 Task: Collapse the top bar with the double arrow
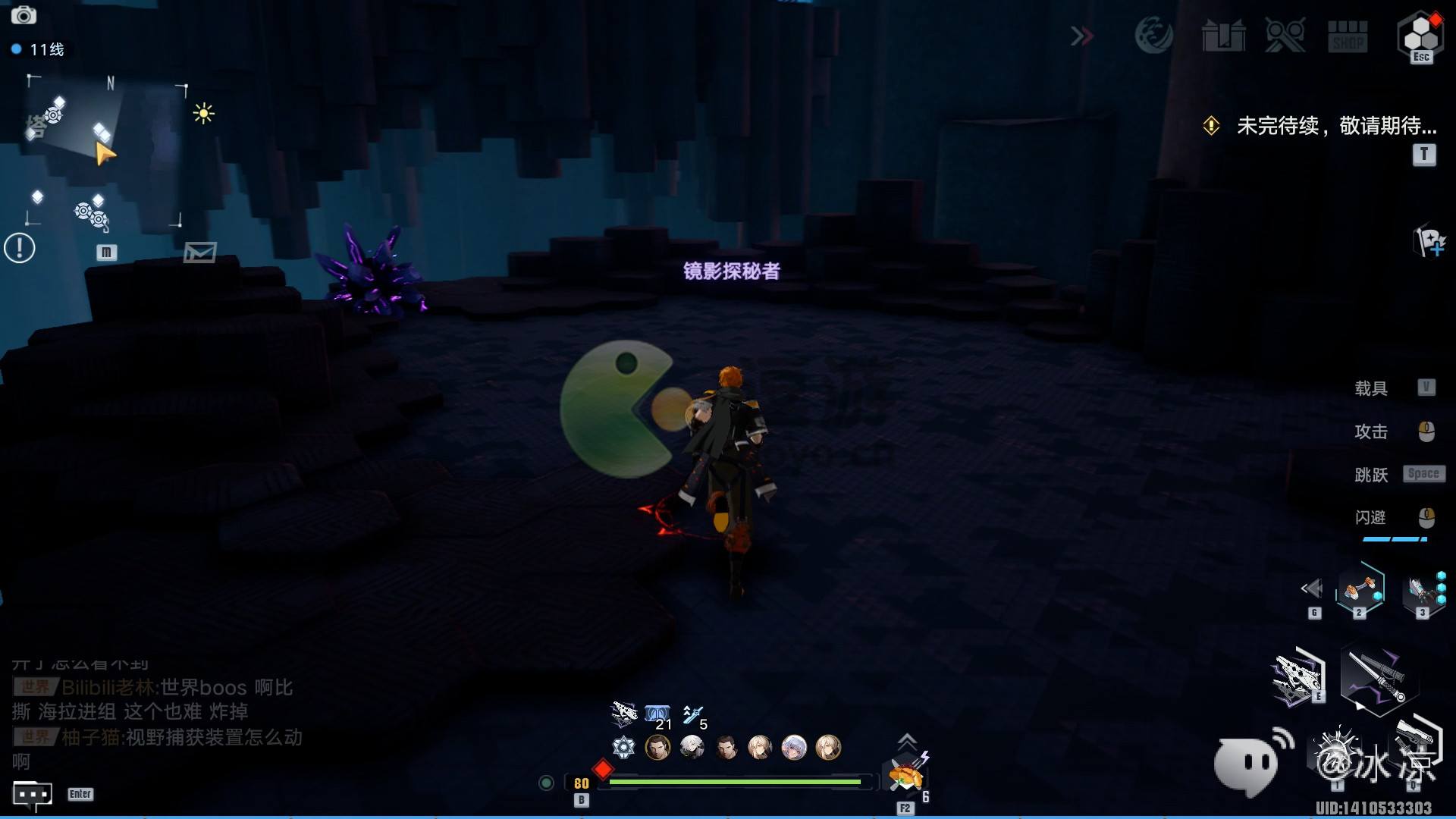[1082, 36]
